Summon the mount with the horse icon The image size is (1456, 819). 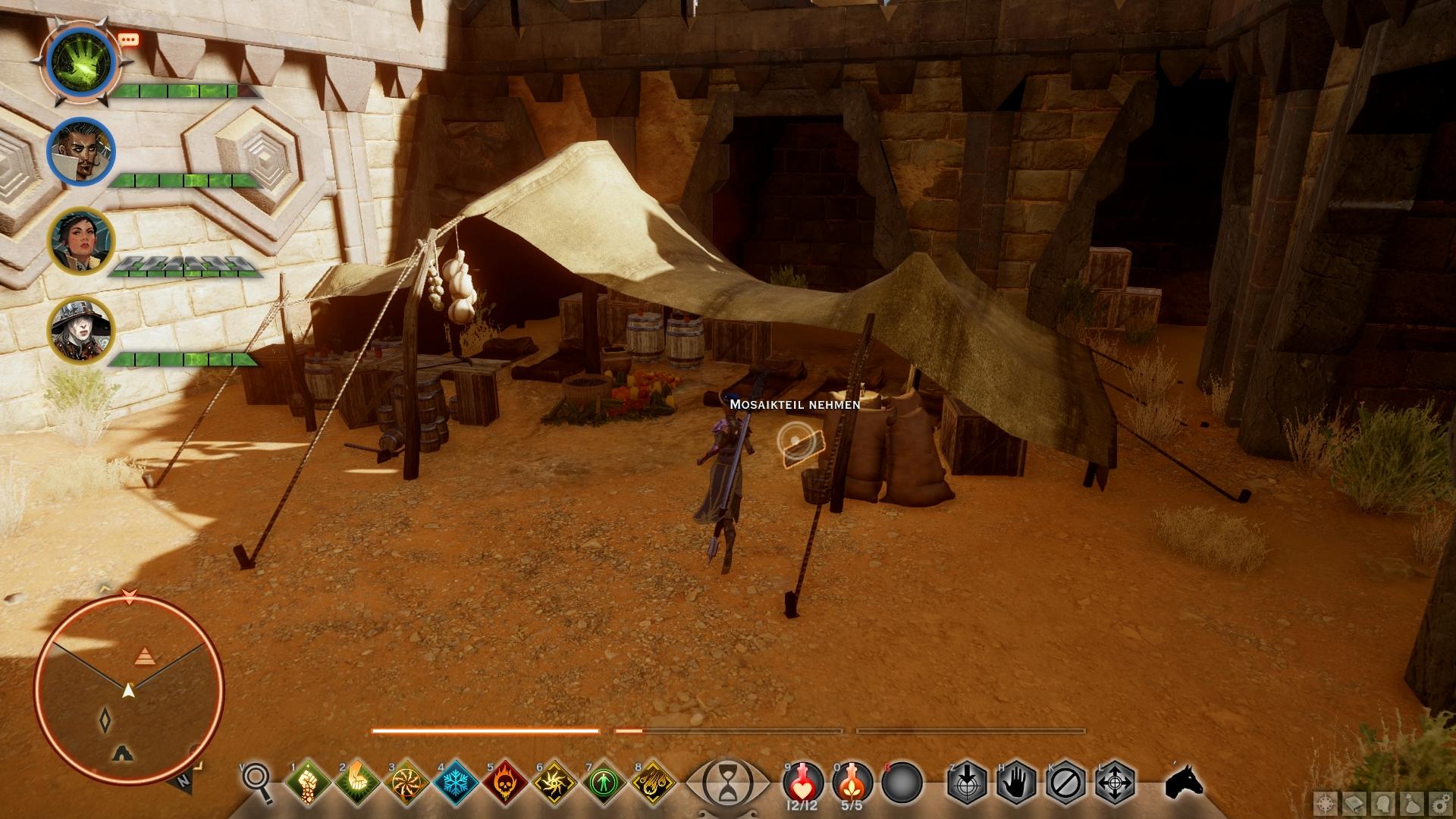(x=1184, y=782)
